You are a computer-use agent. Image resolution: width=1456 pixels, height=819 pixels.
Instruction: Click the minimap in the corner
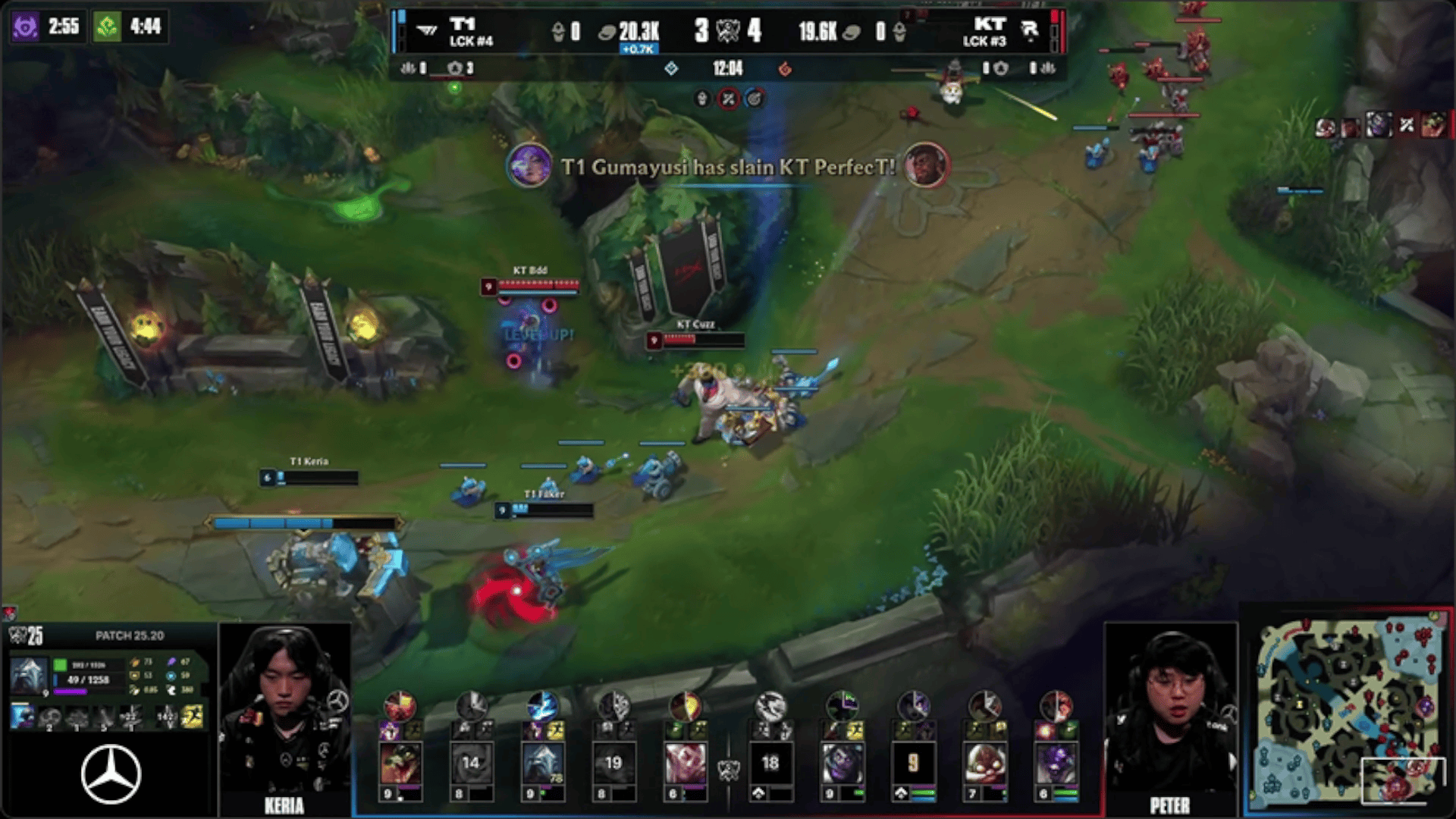pyautogui.click(x=1348, y=711)
